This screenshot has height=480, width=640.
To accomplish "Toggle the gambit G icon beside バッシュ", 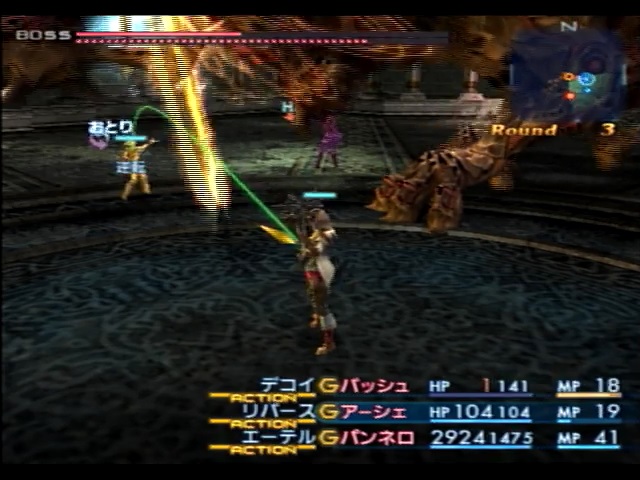I will click(x=330, y=386).
